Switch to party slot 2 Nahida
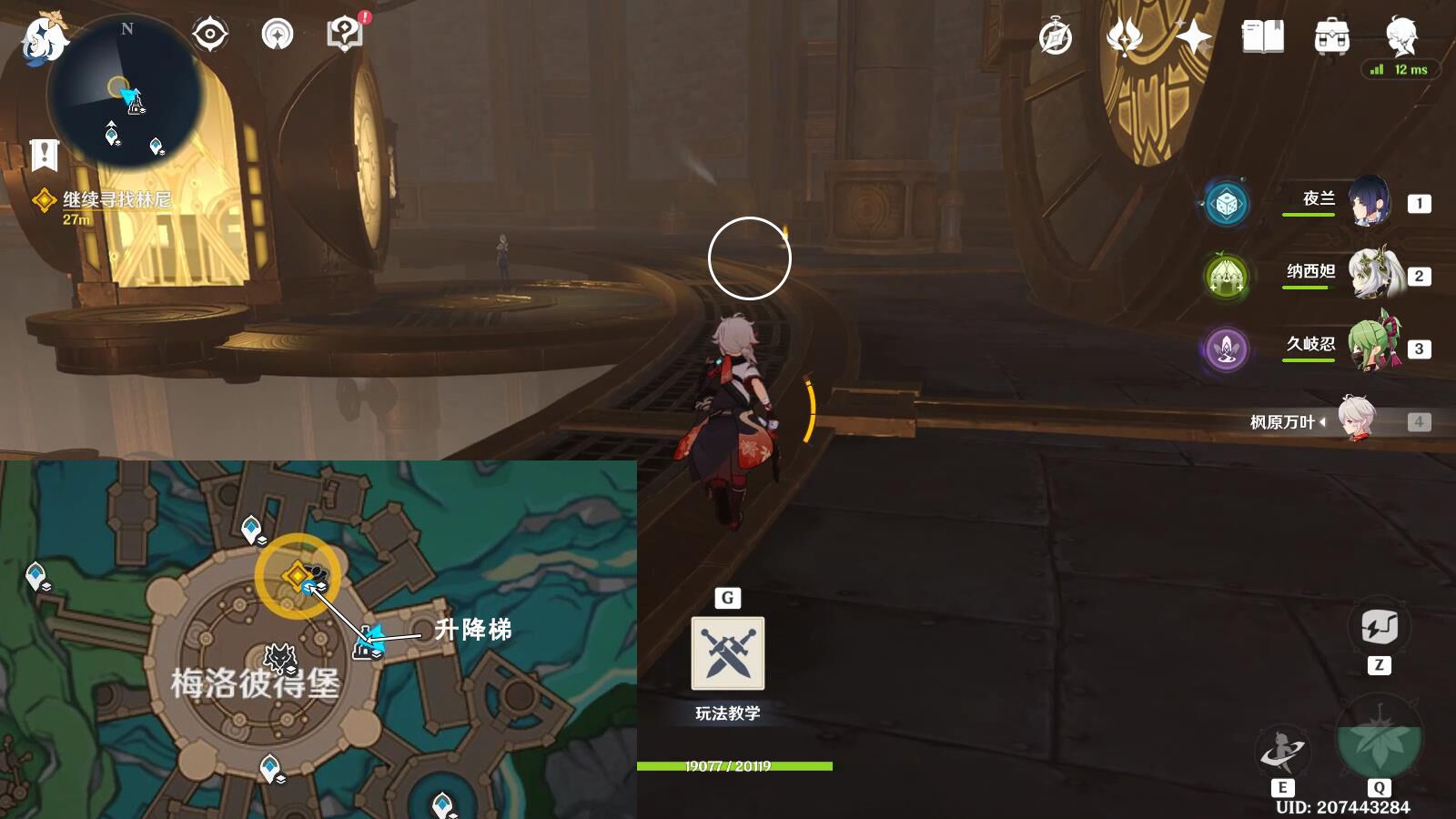 (x=1370, y=273)
